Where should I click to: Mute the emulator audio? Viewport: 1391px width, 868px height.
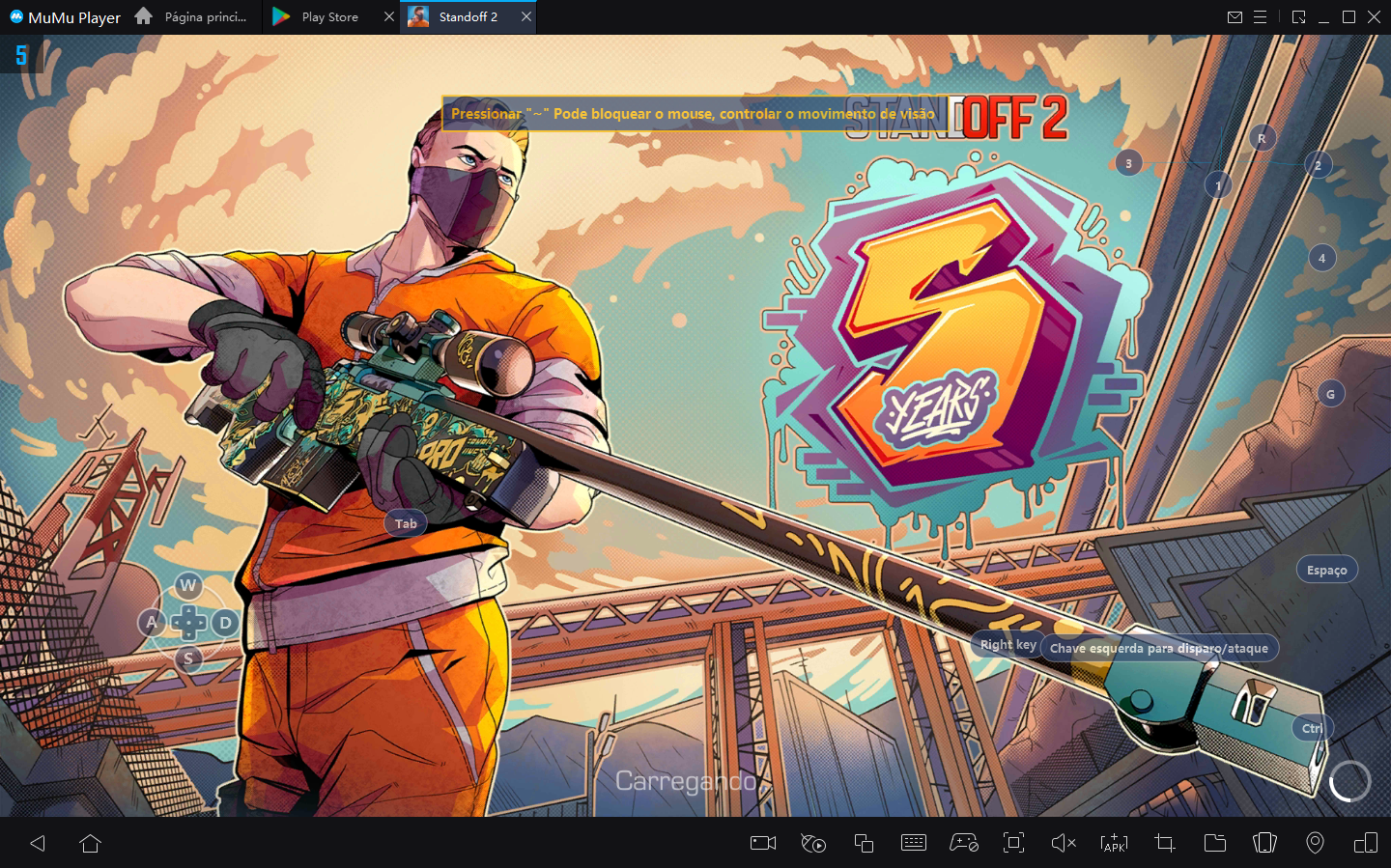tap(1064, 843)
